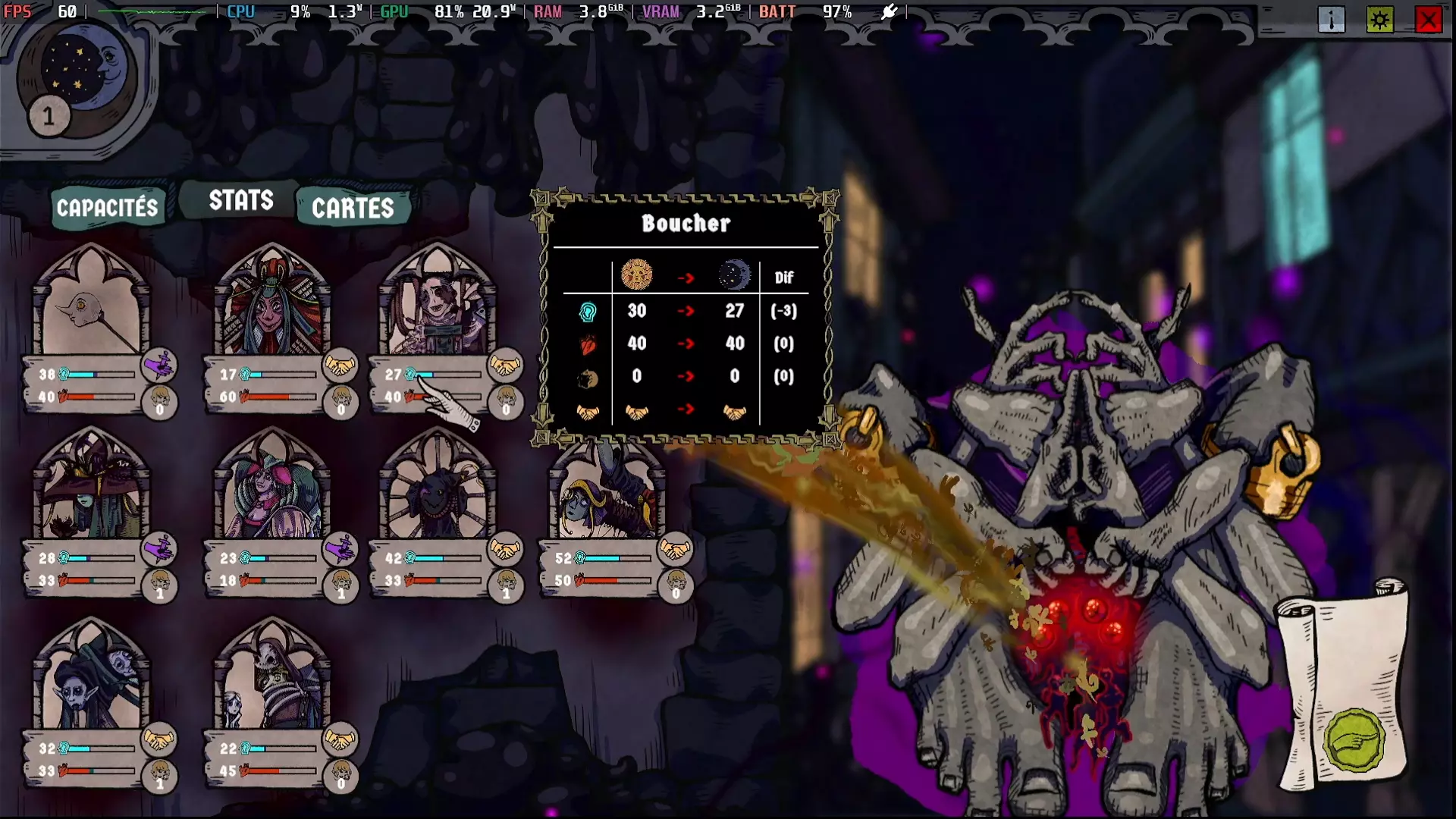Choose the pale pointy-eared character portrait
The width and height of the screenshot is (1456, 819).
(91, 679)
